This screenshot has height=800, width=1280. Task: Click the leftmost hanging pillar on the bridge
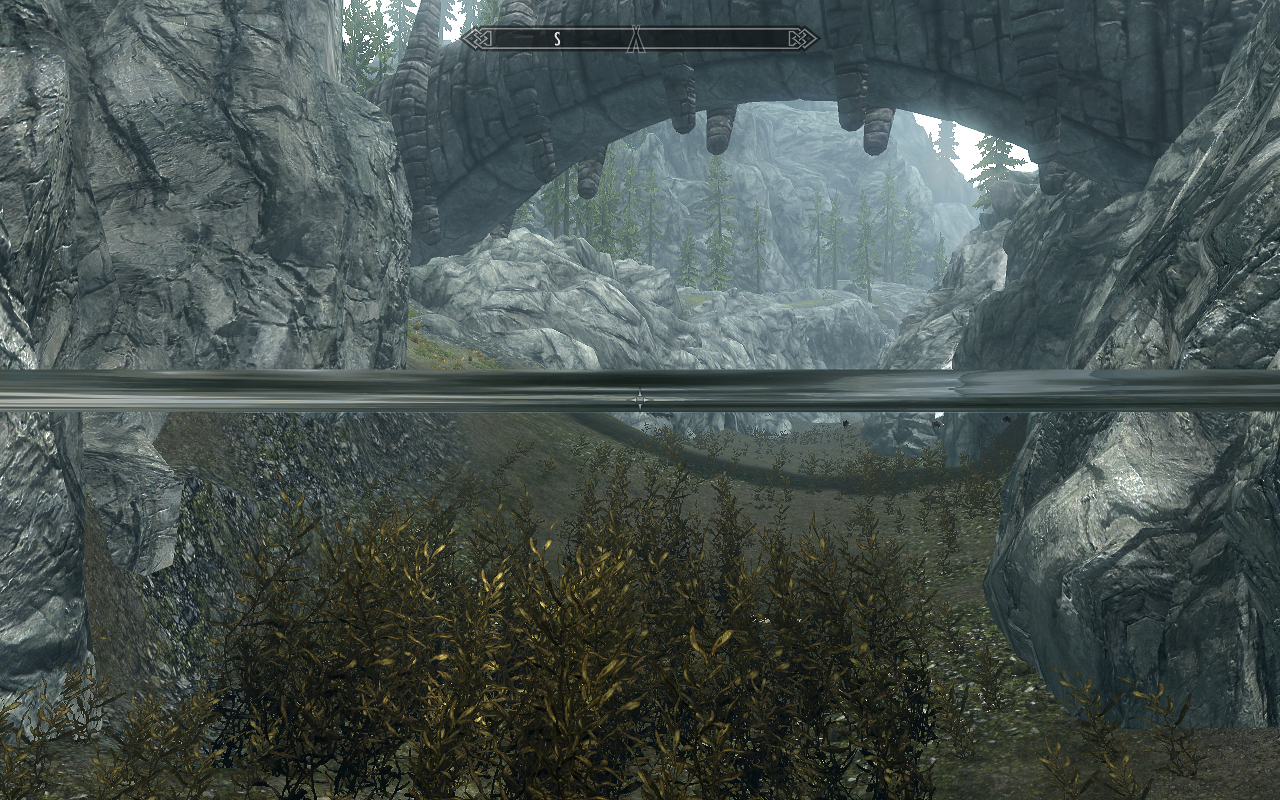(590, 180)
